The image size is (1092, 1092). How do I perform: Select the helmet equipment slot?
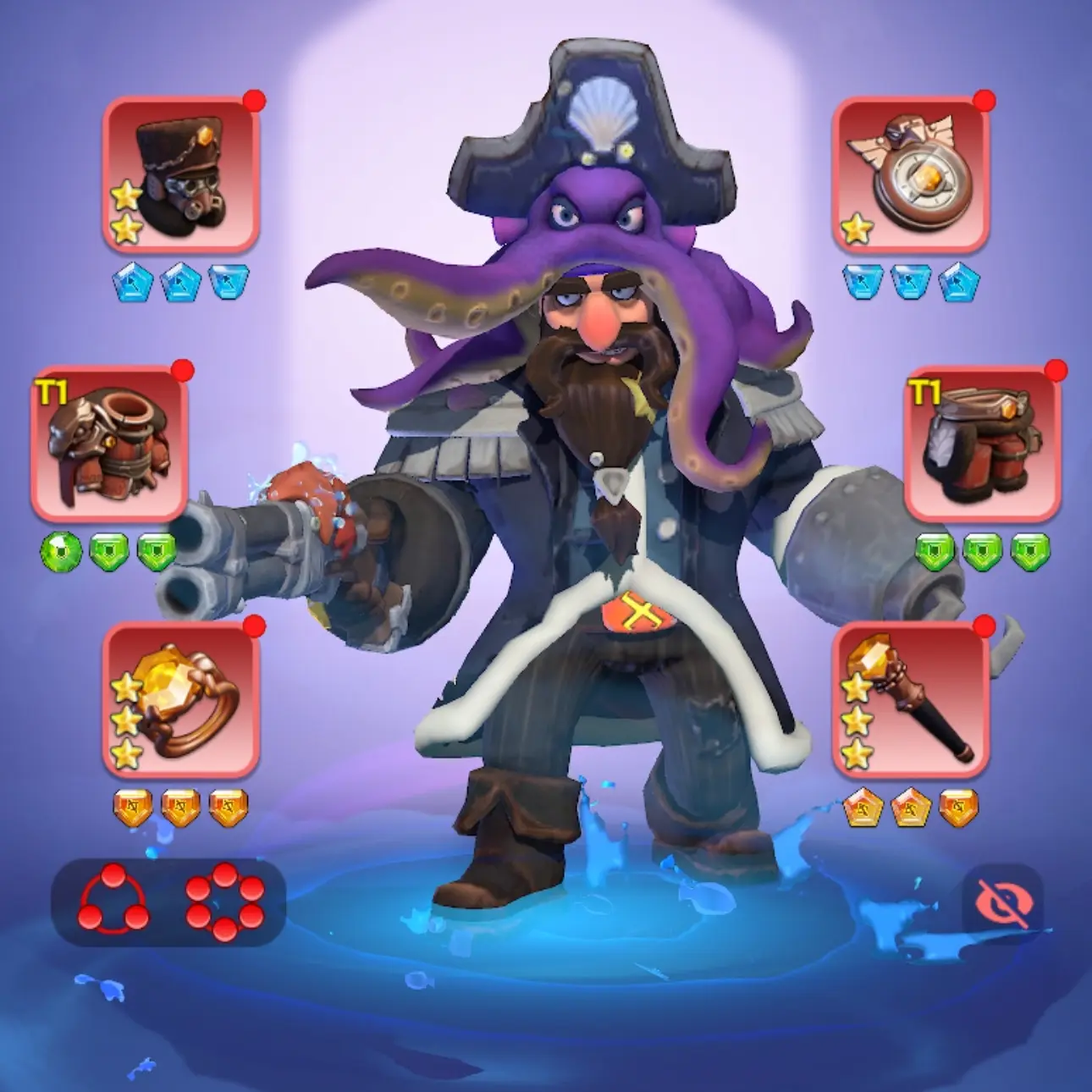pos(179,174)
